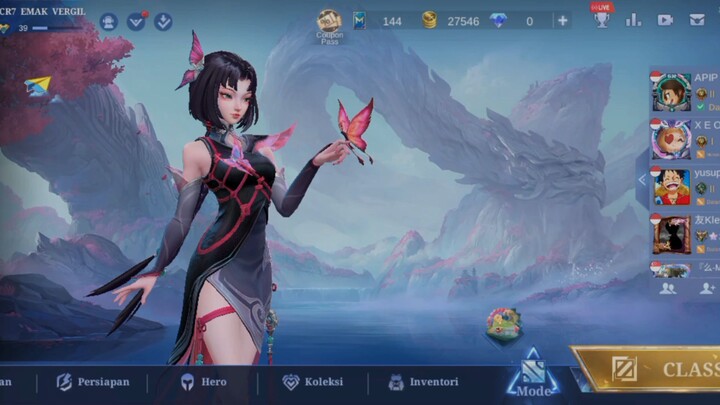Open the Inventori menu
Viewport: 720px width, 405px height.
[x=423, y=382]
